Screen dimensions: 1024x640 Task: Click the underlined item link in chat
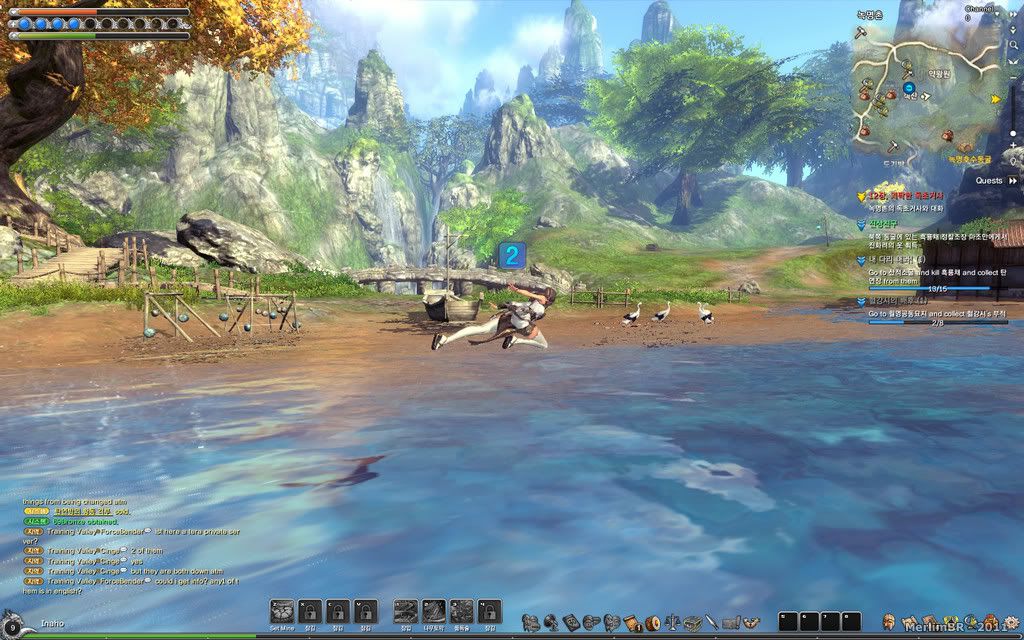pyautogui.click(x=80, y=510)
